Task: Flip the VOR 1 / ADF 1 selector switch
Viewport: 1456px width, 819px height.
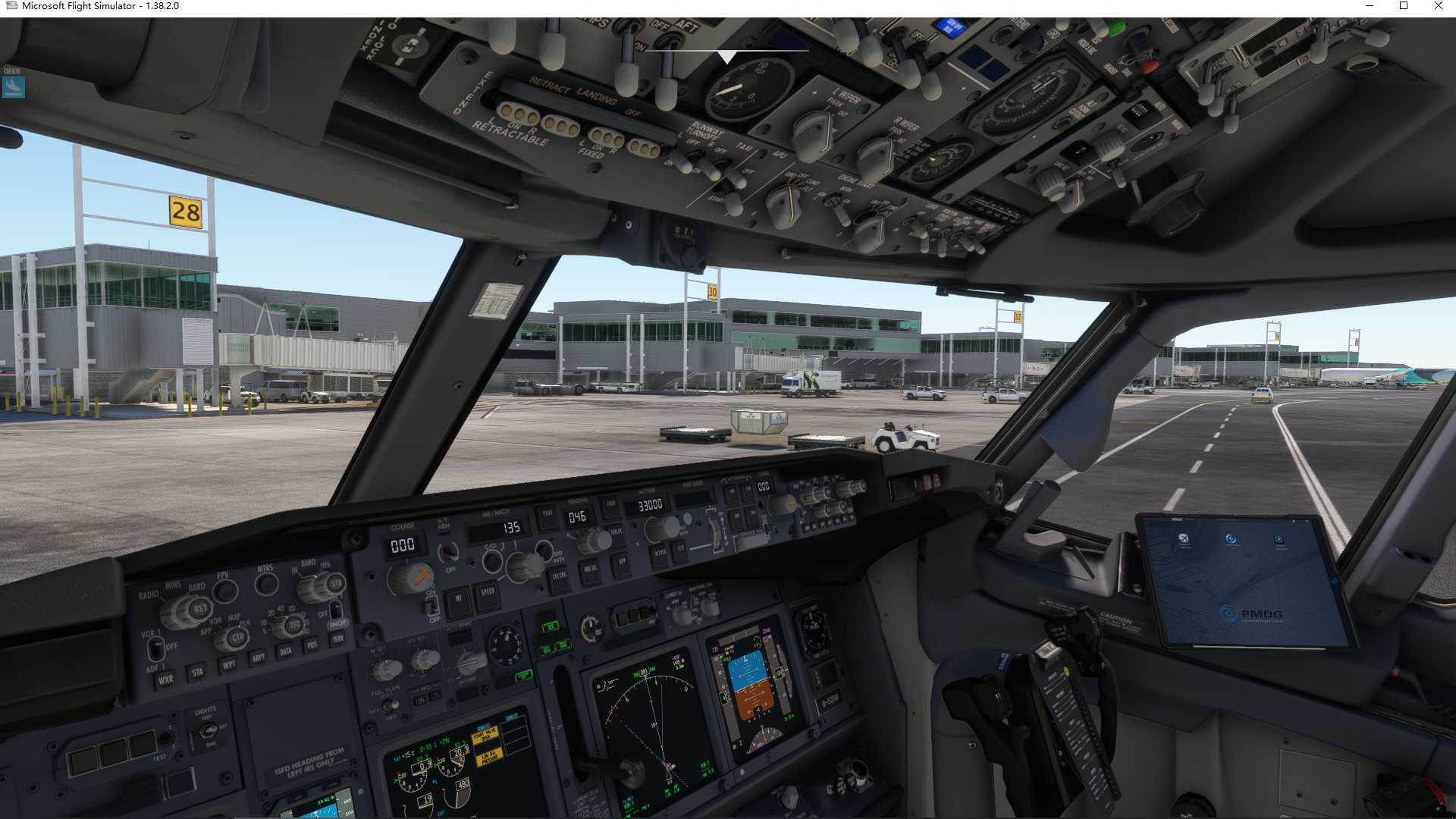Action: pyautogui.click(x=156, y=649)
